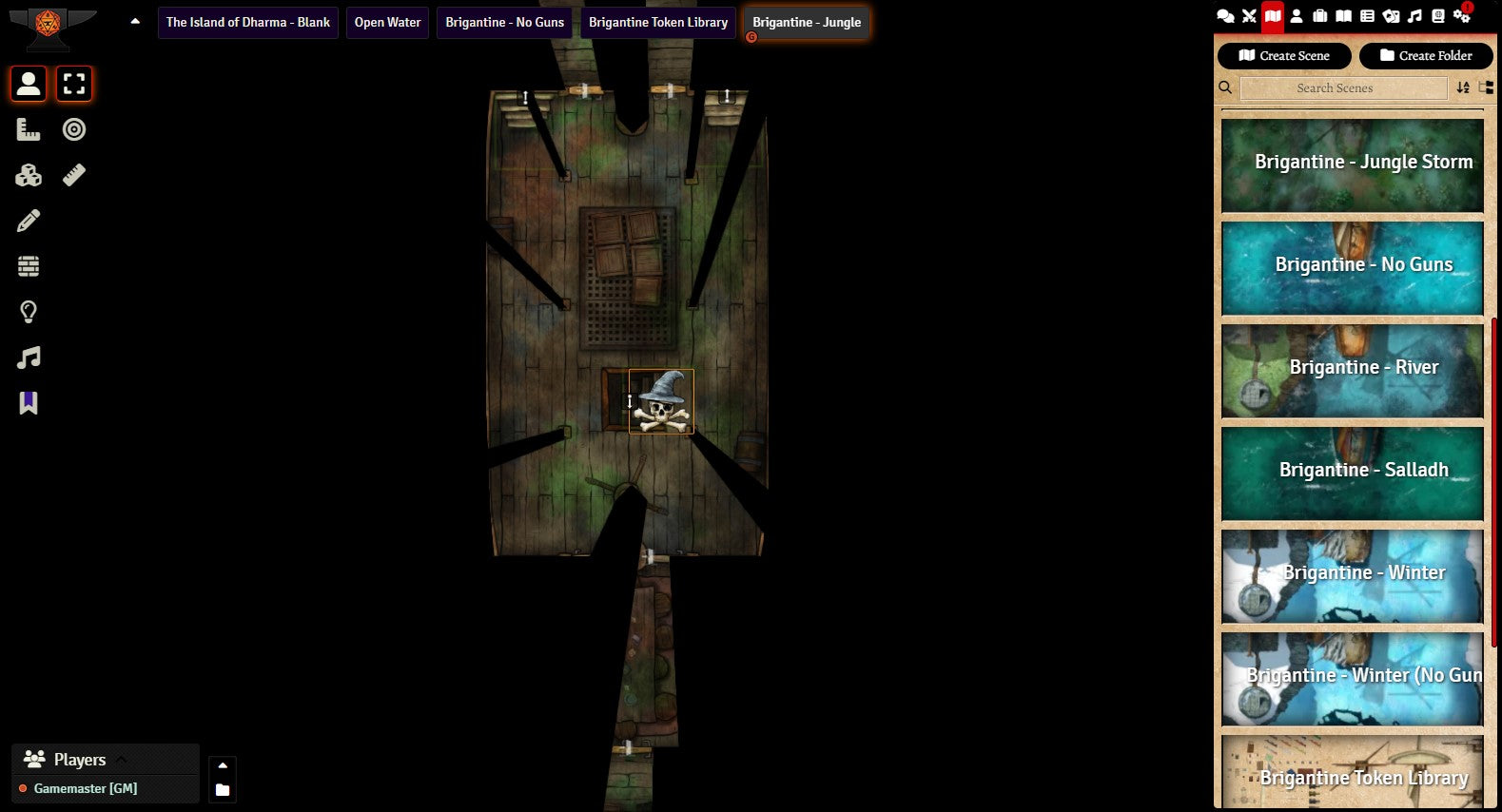Image resolution: width=1502 pixels, height=812 pixels.
Task: Open the Brigantine - Jungle Storm scene entry
Action: tap(1352, 164)
